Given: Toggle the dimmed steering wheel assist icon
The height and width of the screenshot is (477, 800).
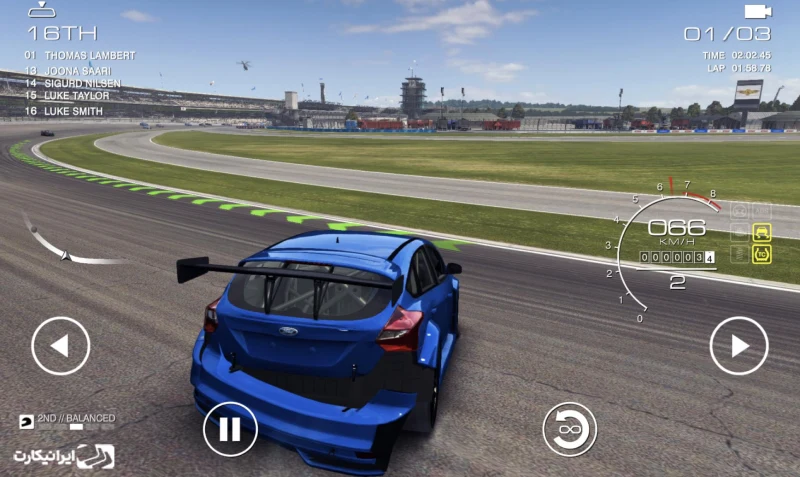Looking at the screenshot, I should pyautogui.click(x=739, y=211).
